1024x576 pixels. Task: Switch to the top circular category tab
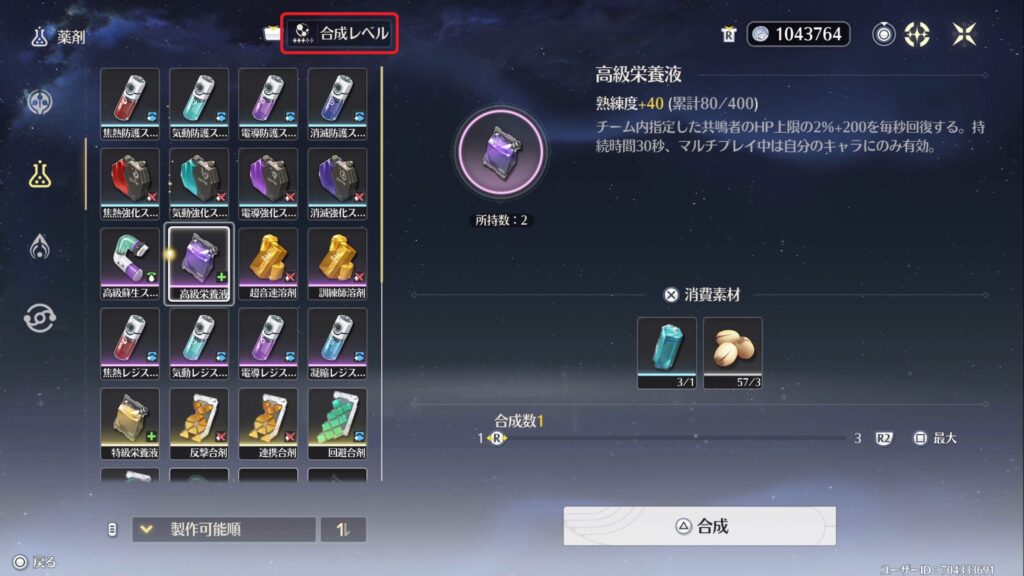pyautogui.click(x=40, y=102)
